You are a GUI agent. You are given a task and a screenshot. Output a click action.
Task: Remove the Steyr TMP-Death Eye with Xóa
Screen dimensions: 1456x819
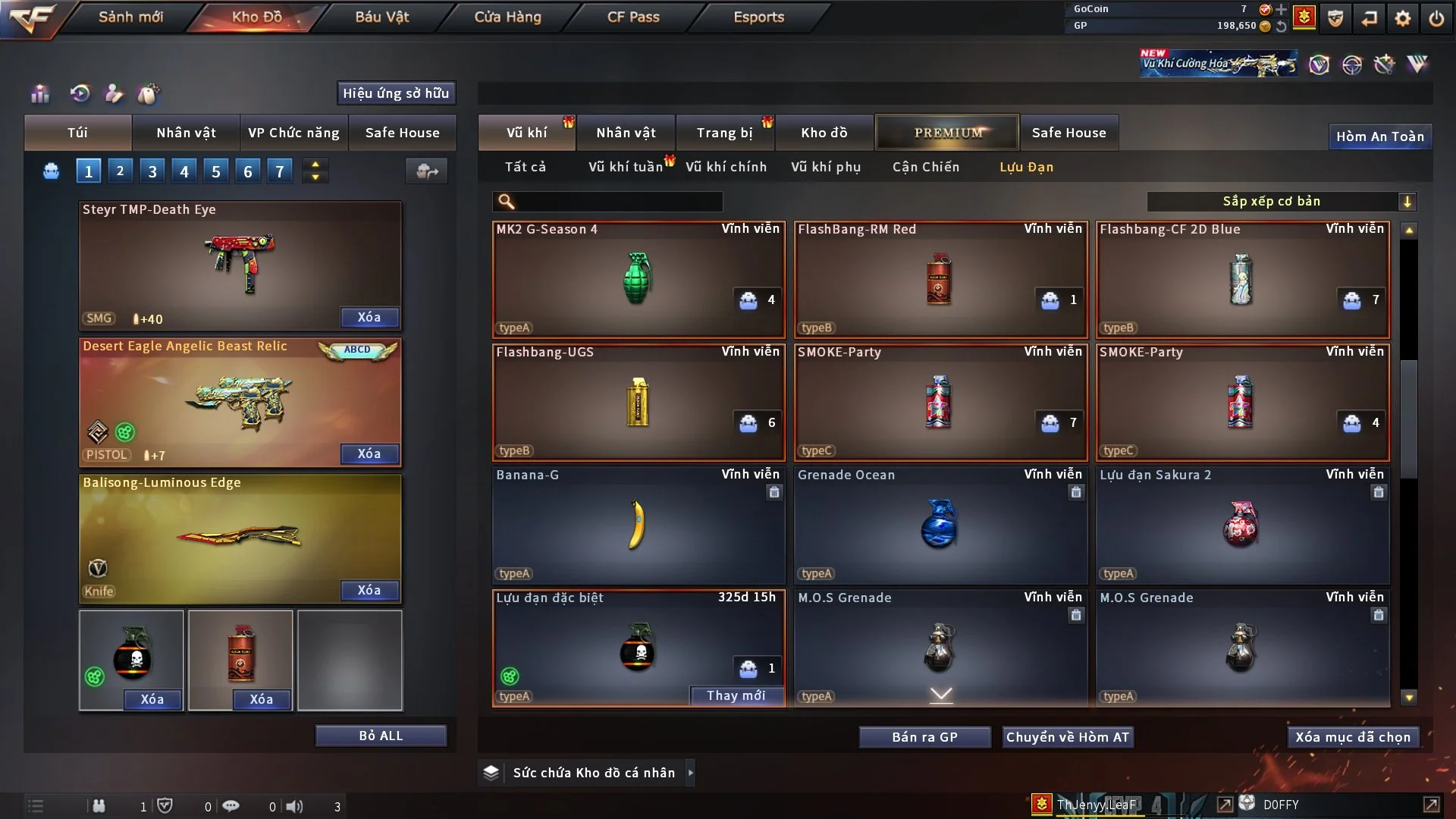(x=369, y=317)
